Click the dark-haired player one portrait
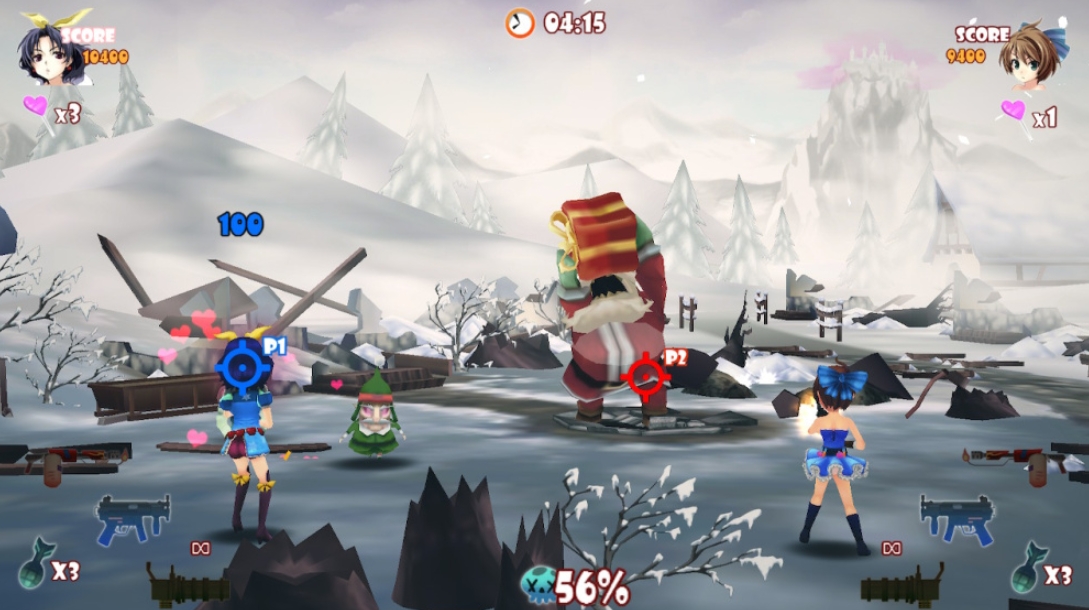 point(47,53)
